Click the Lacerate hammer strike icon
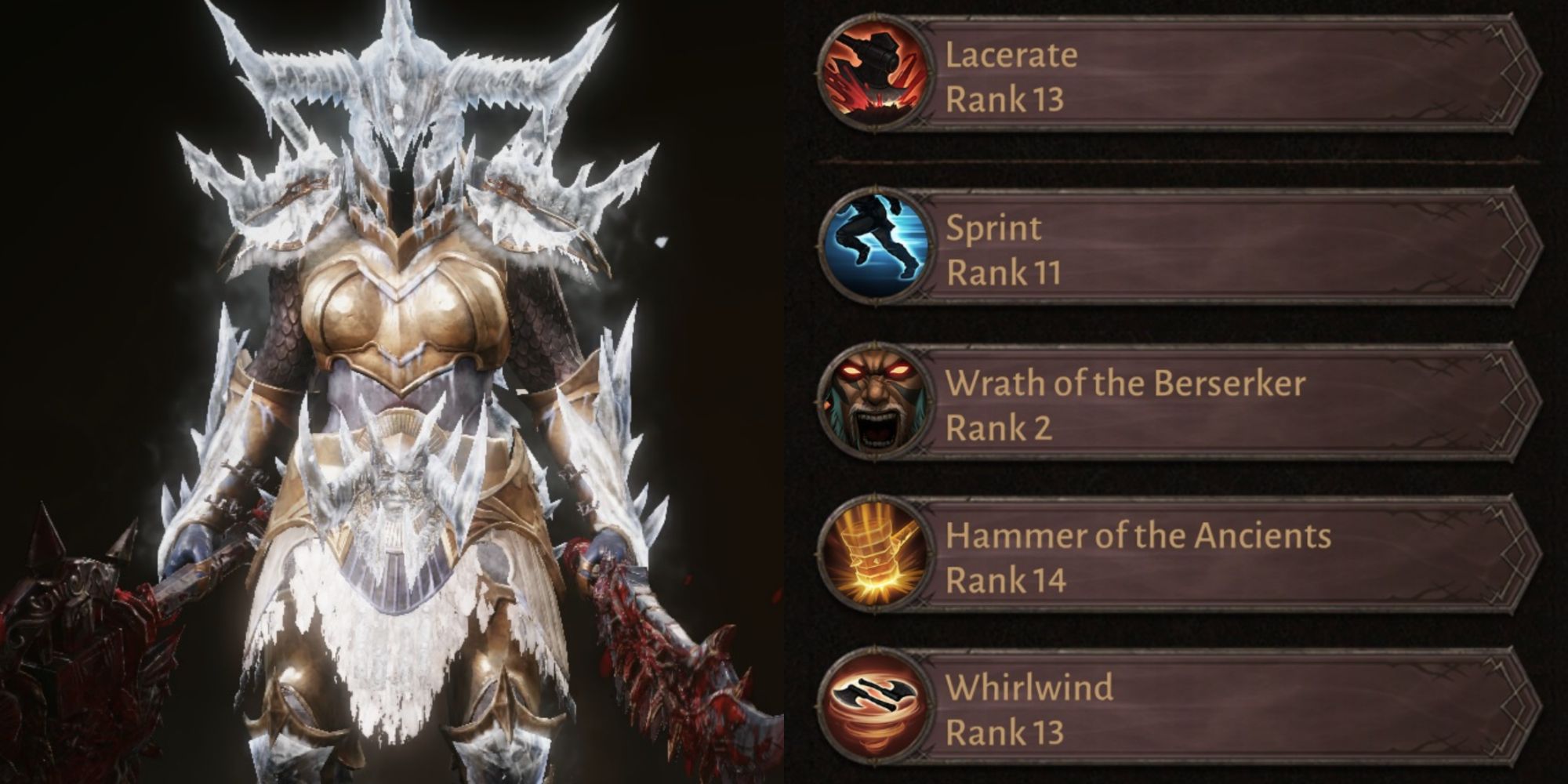Viewport: 1568px width, 784px height. pyautogui.click(x=874, y=76)
